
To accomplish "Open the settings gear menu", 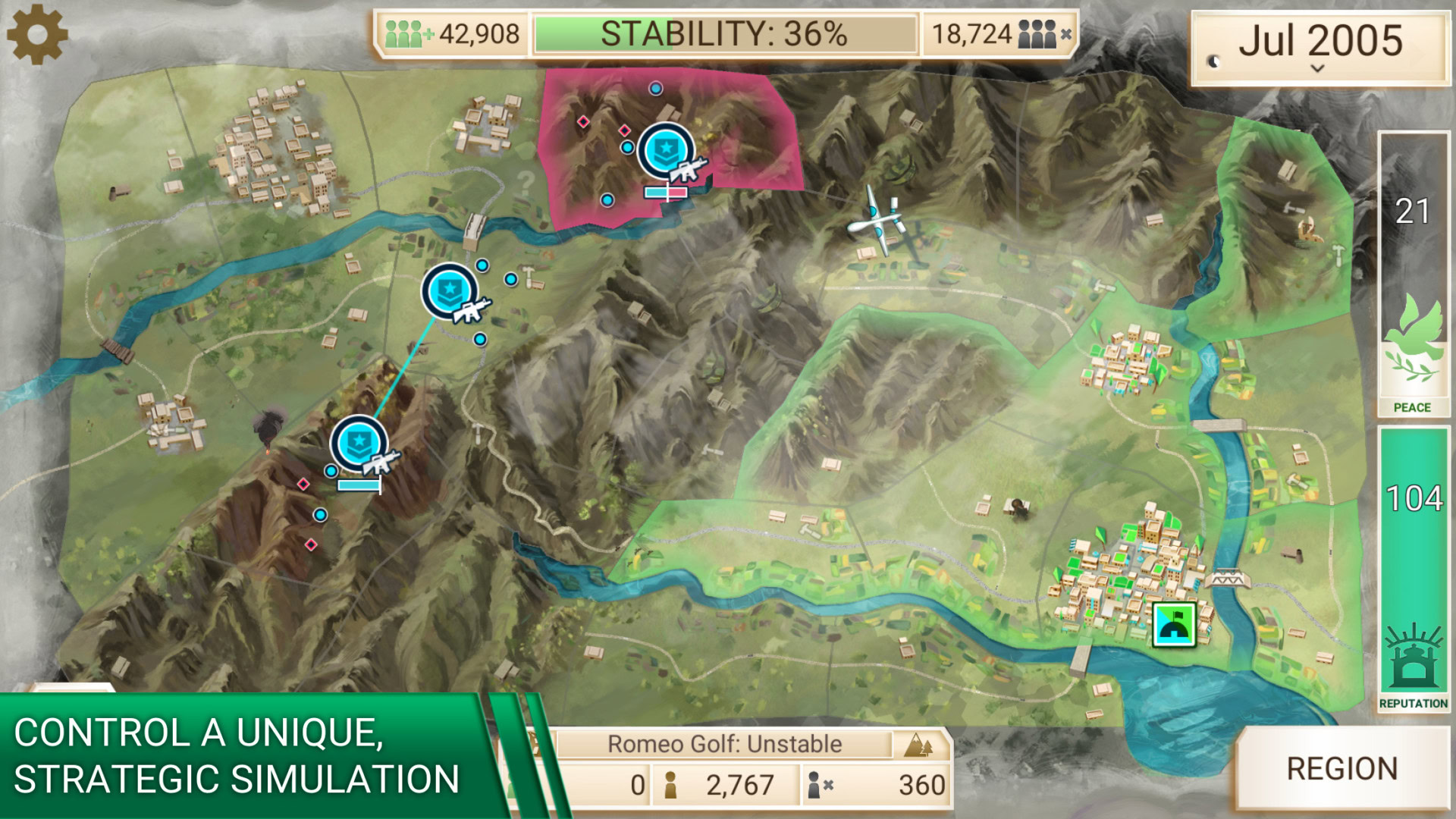I will [x=36, y=34].
